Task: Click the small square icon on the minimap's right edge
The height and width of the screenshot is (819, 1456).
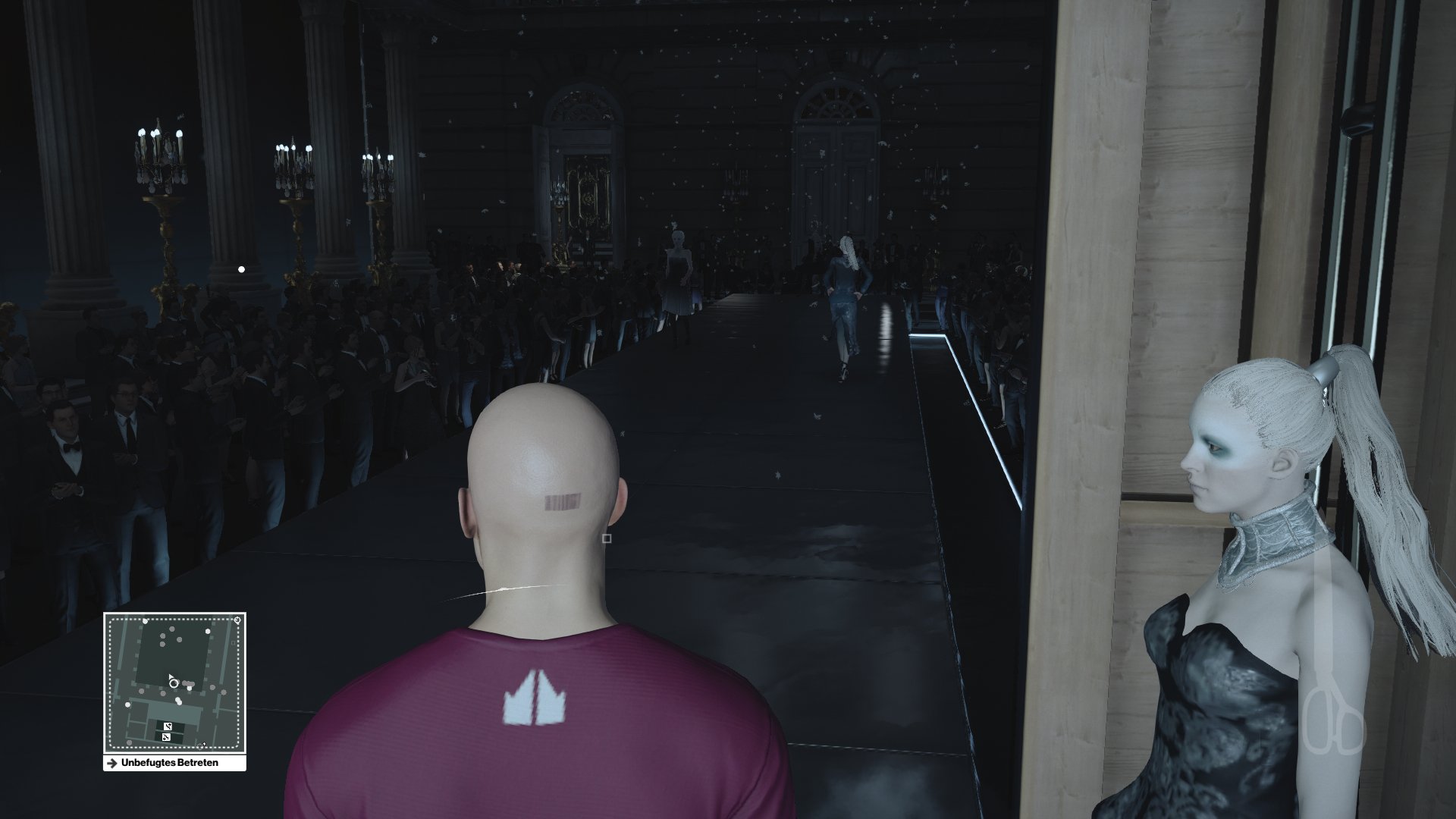Action: click(234, 643)
